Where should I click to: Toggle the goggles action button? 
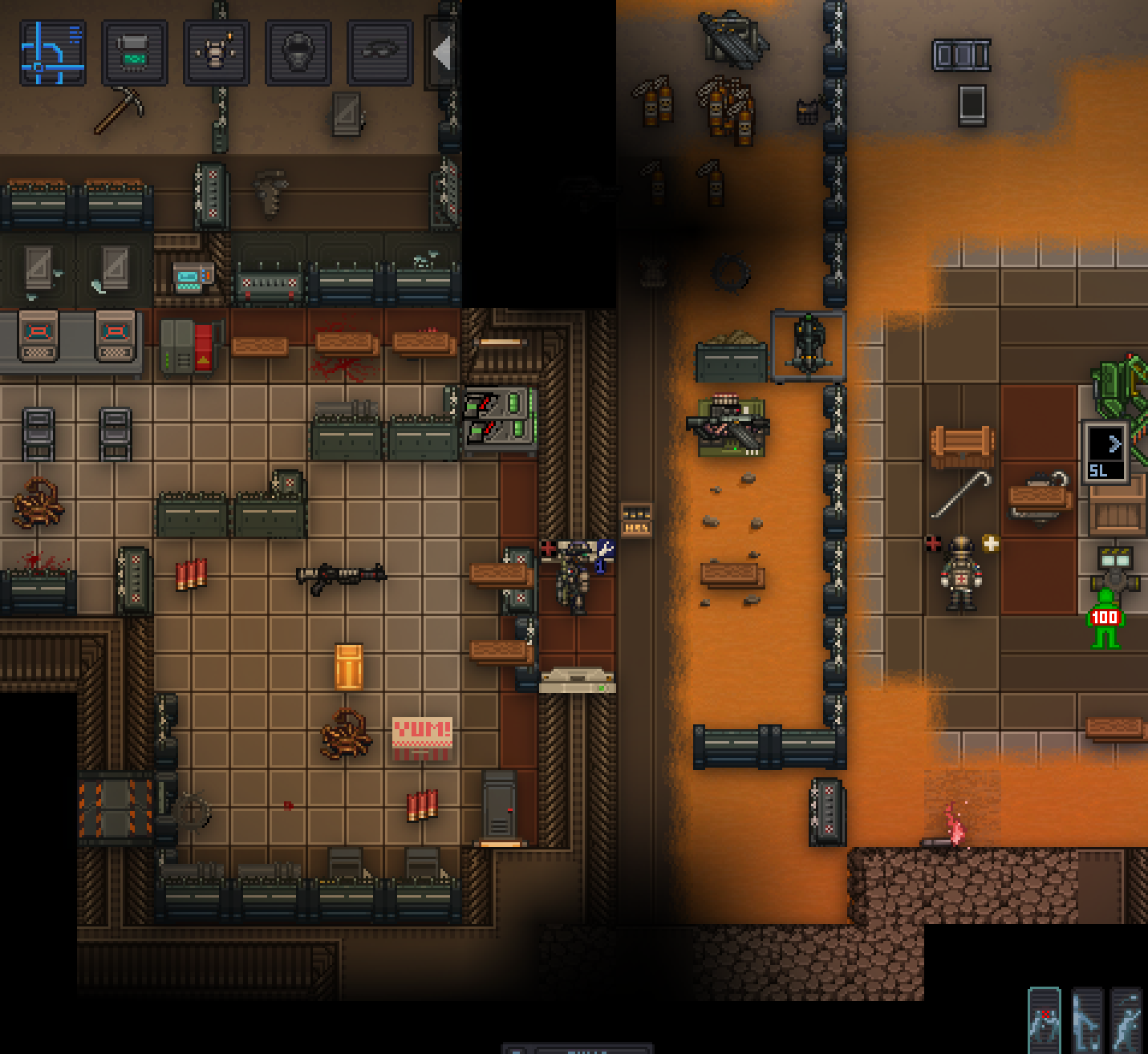pyautogui.click(x=380, y=53)
